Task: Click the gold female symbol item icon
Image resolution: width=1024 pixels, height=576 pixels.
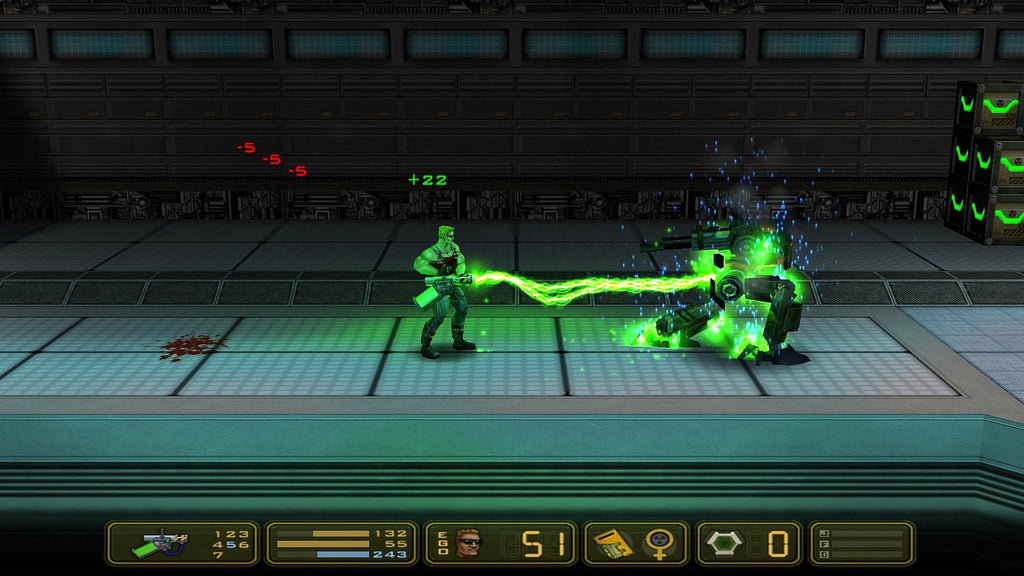Action: point(659,544)
